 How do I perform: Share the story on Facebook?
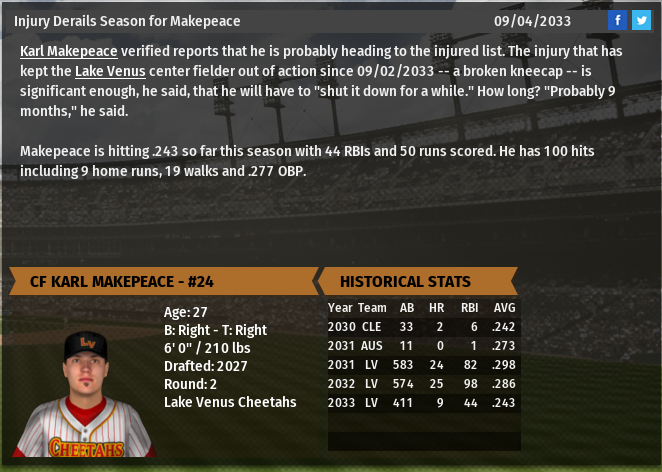point(617,20)
